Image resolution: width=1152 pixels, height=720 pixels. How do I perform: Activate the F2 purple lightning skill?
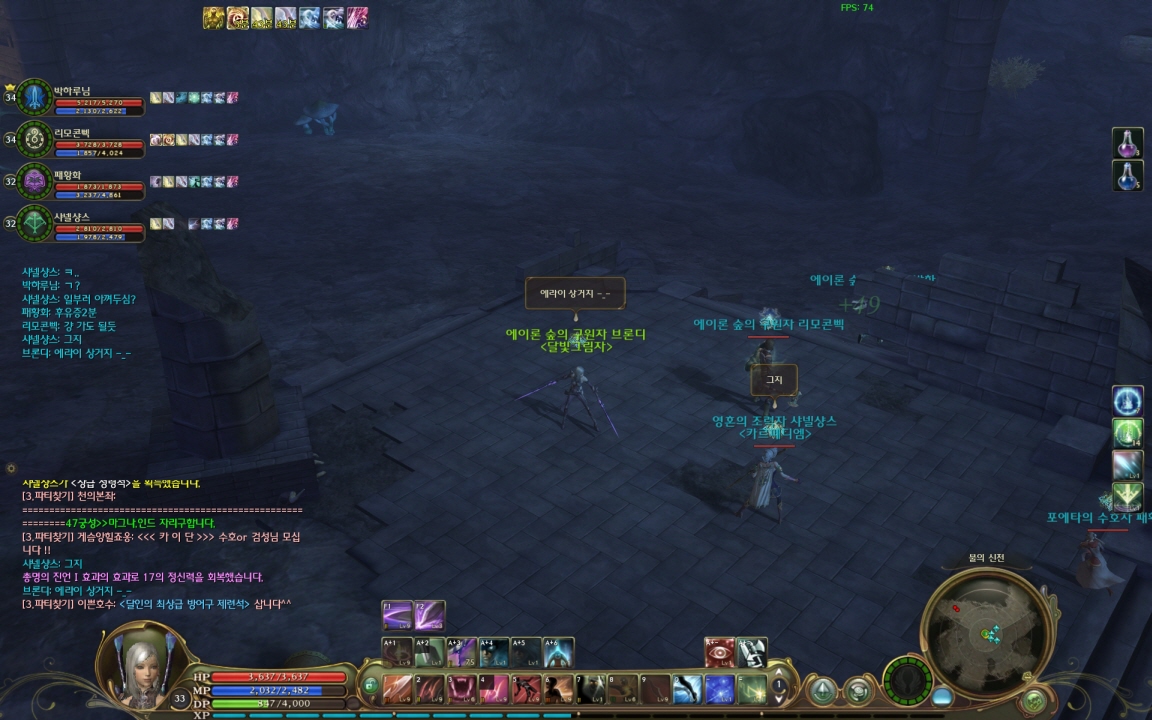[430, 614]
